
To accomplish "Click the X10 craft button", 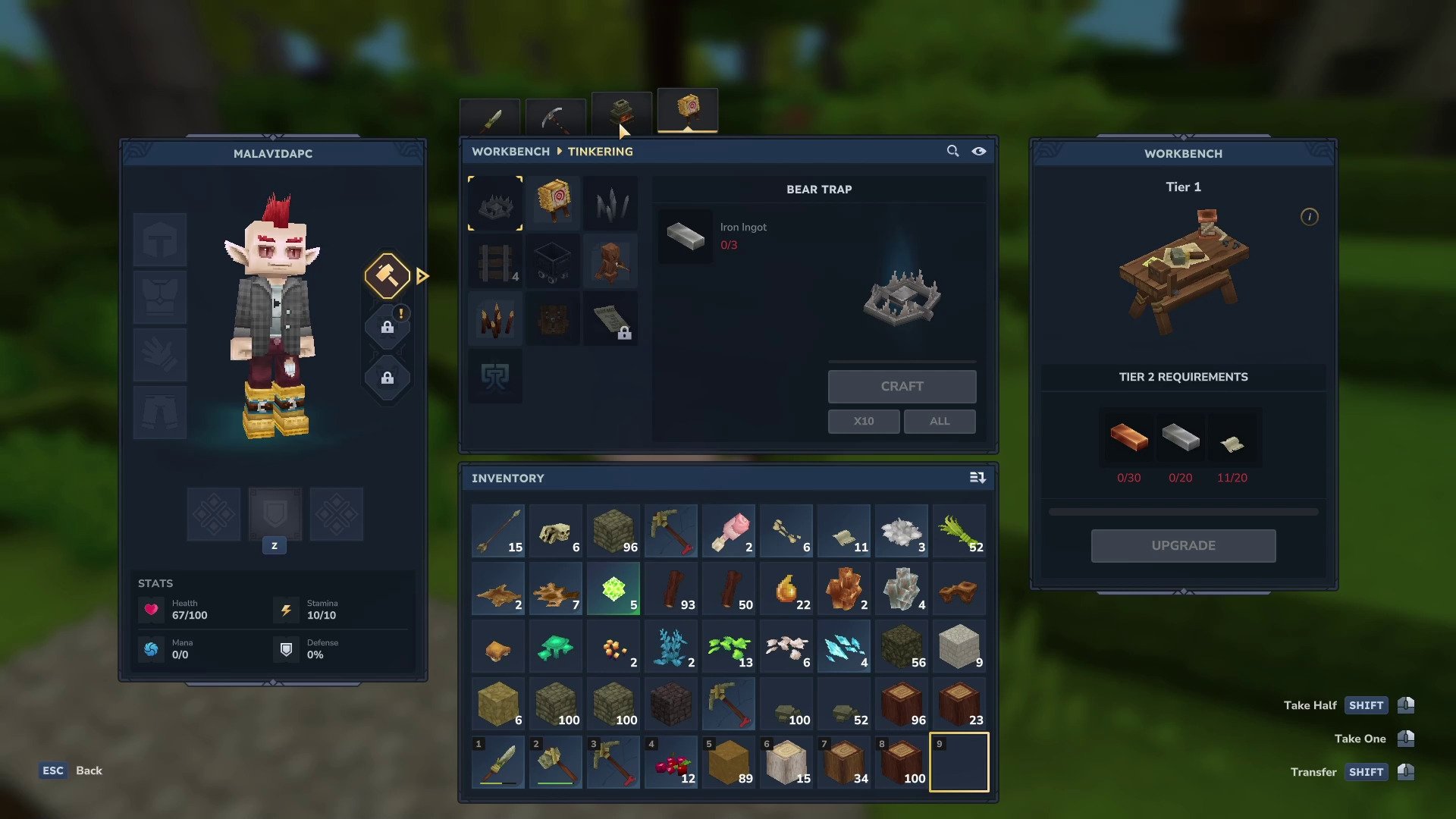I will click(x=864, y=422).
